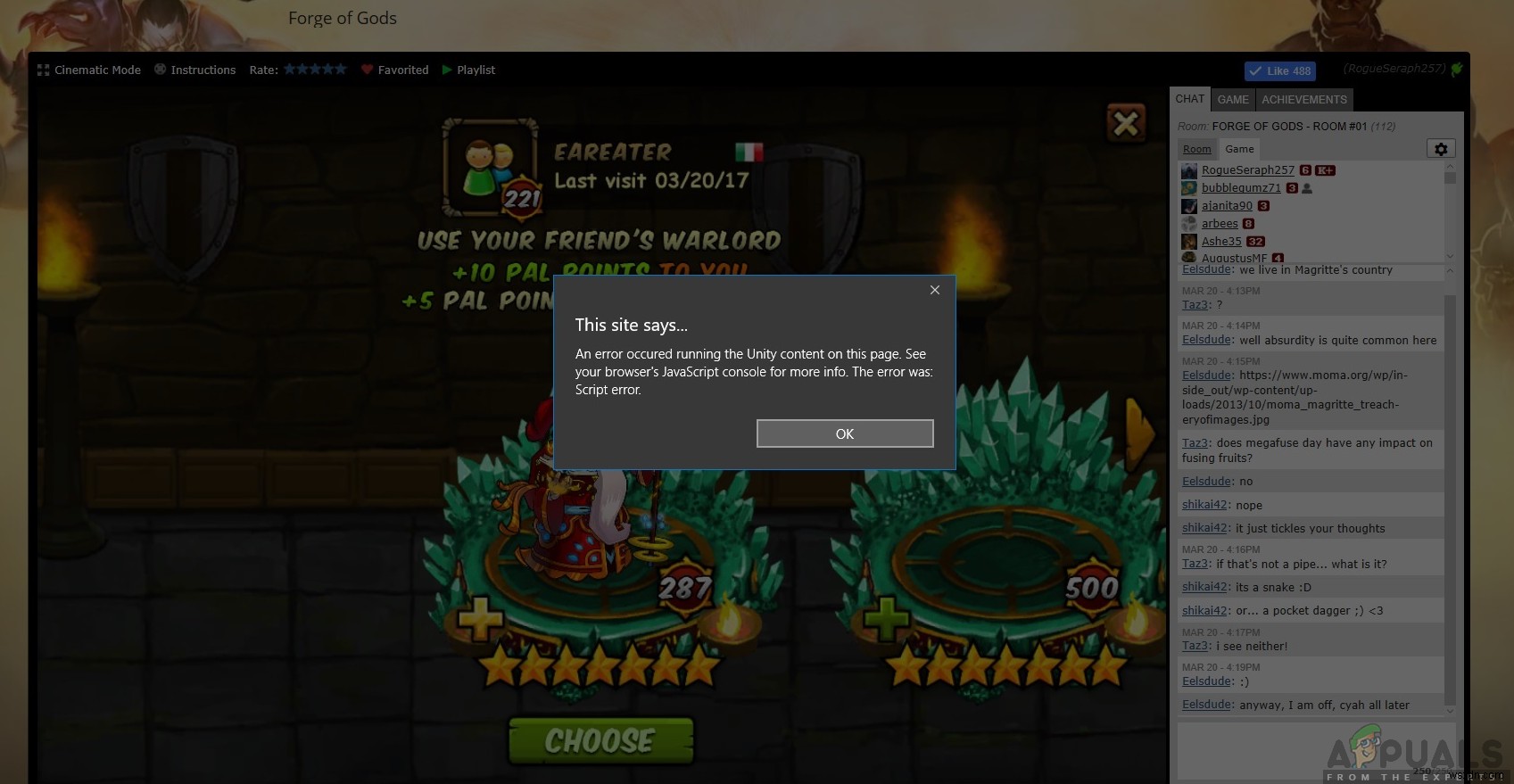1514x784 pixels.
Task: Start the Playlist
Action: 468,70
